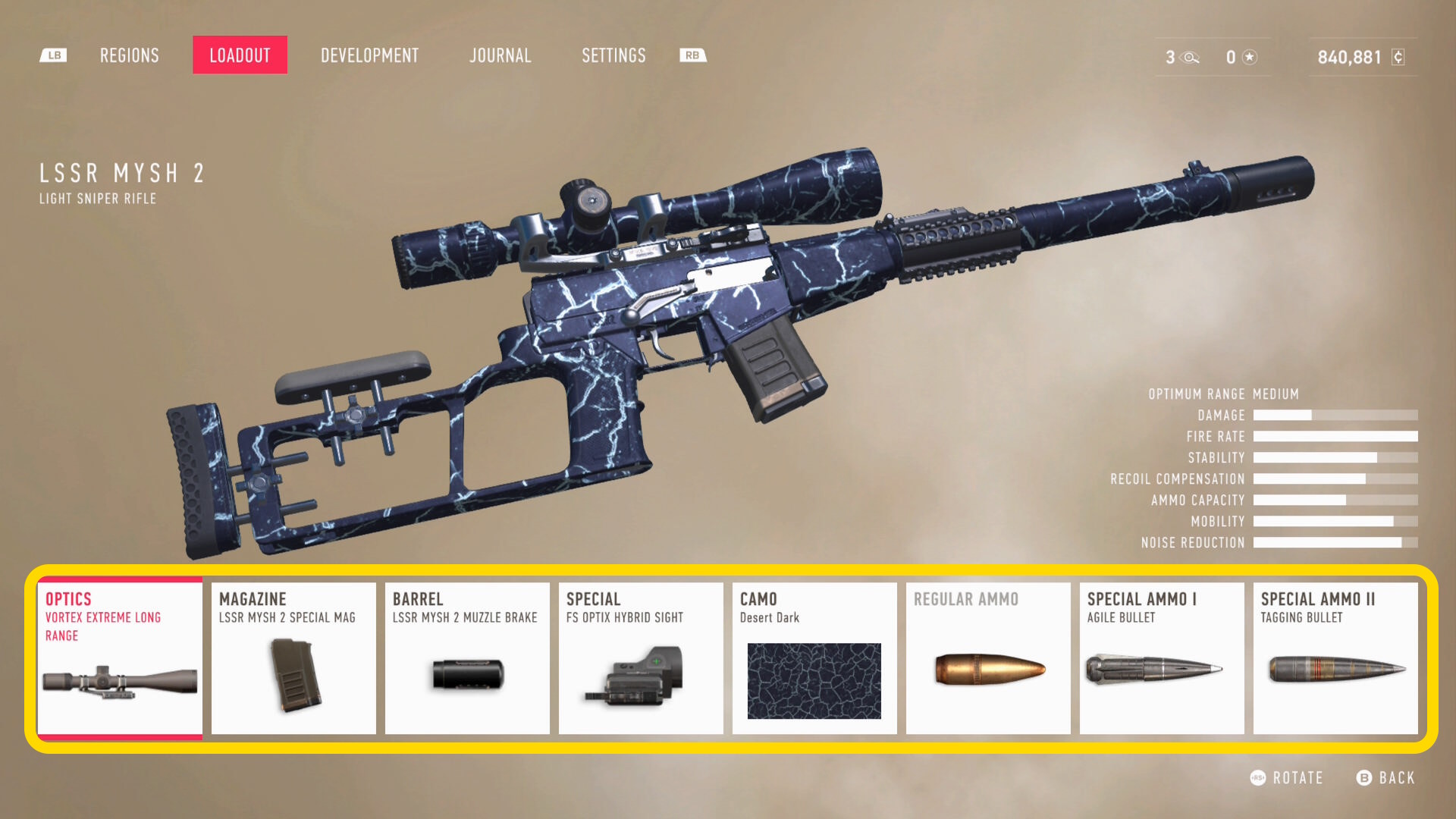Open the Barrel Muzzle Brake slot

(467, 658)
